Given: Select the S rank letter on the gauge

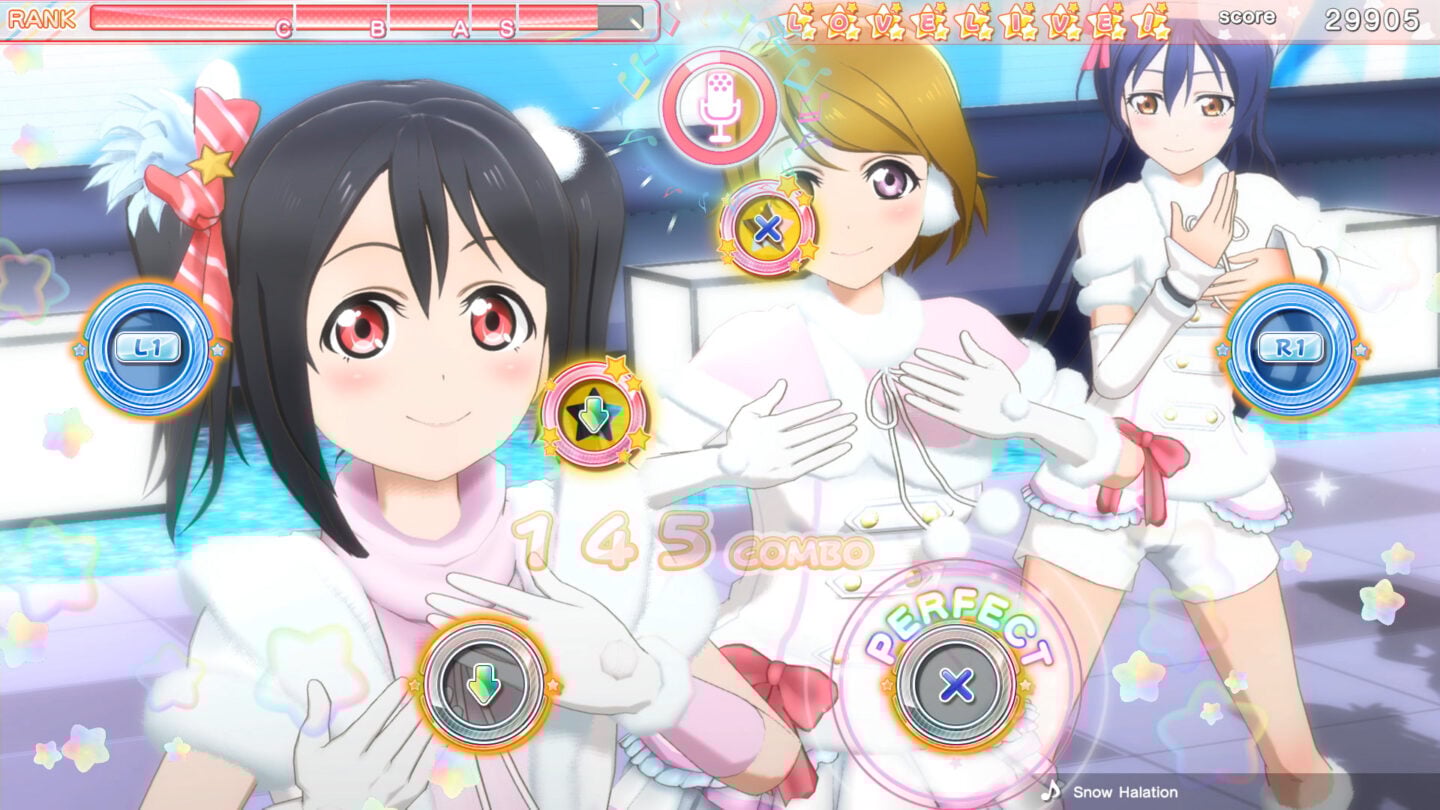Looking at the screenshot, I should pos(507,27).
